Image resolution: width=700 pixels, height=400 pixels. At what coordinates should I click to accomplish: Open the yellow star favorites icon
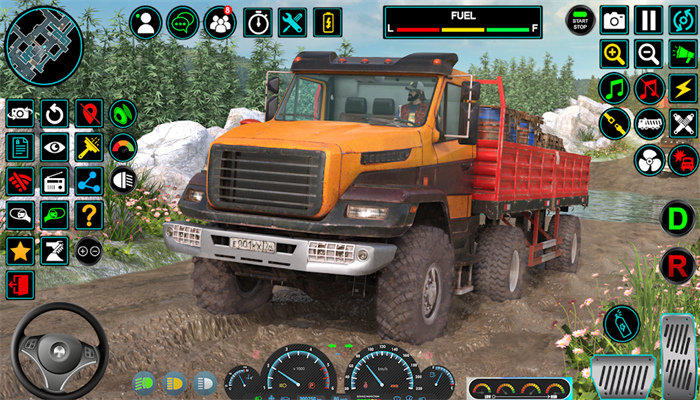(19, 250)
